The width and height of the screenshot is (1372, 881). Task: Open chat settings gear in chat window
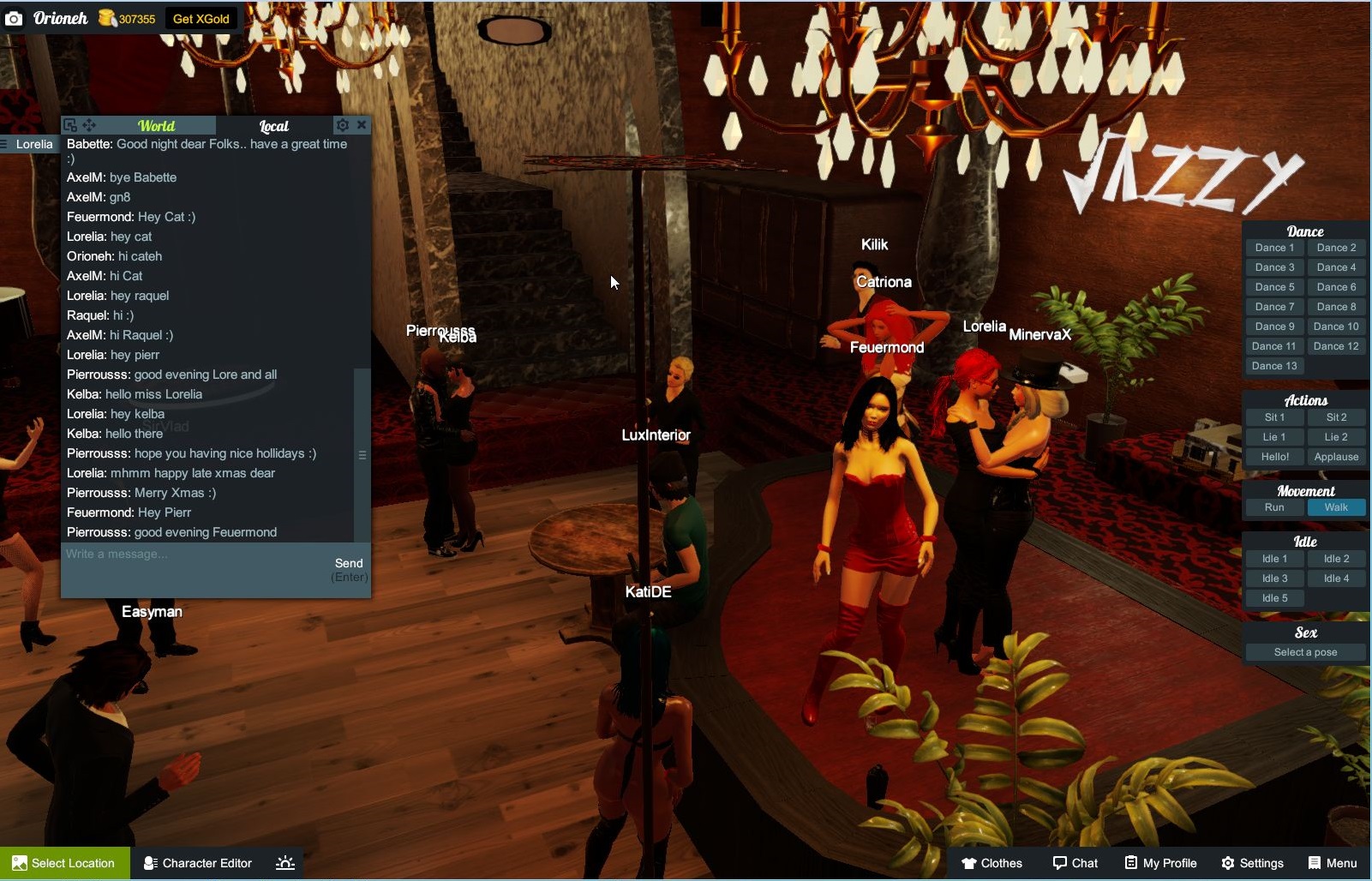342,124
